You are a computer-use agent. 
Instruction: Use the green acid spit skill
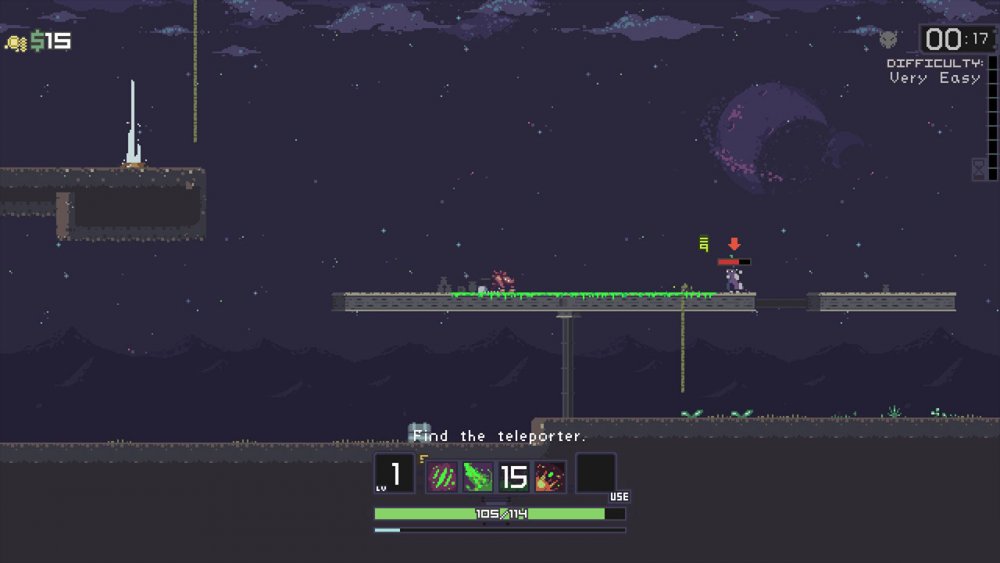click(x=478, y=476)
